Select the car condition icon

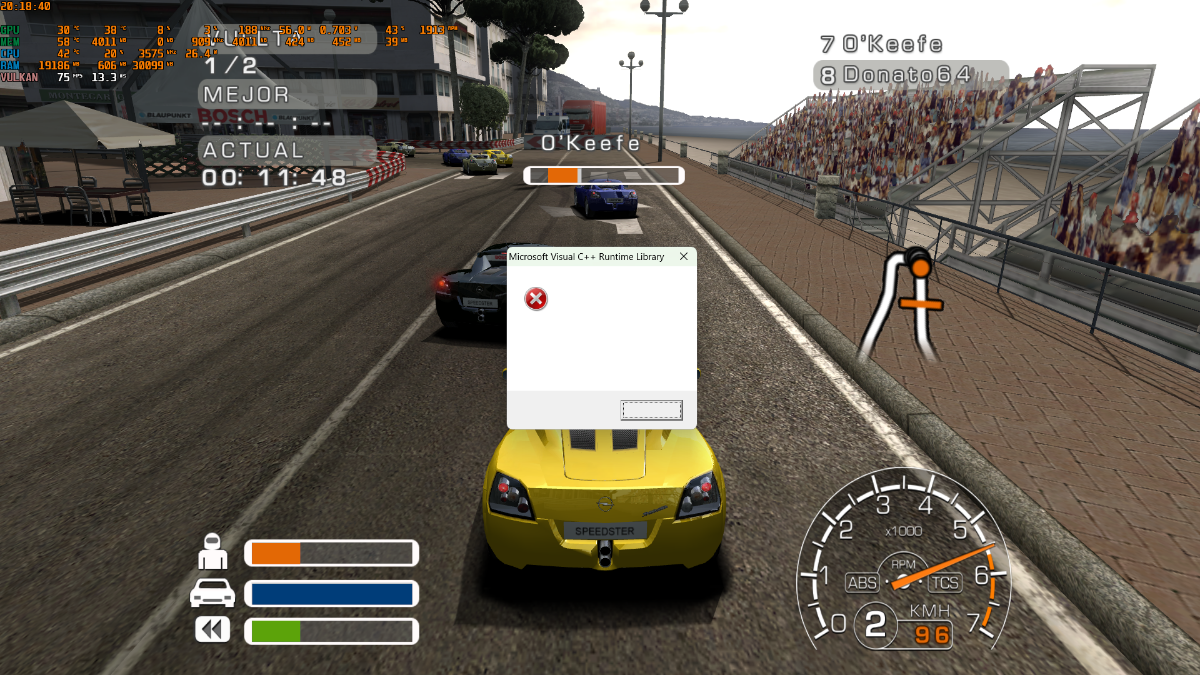(x=212, y=593)
